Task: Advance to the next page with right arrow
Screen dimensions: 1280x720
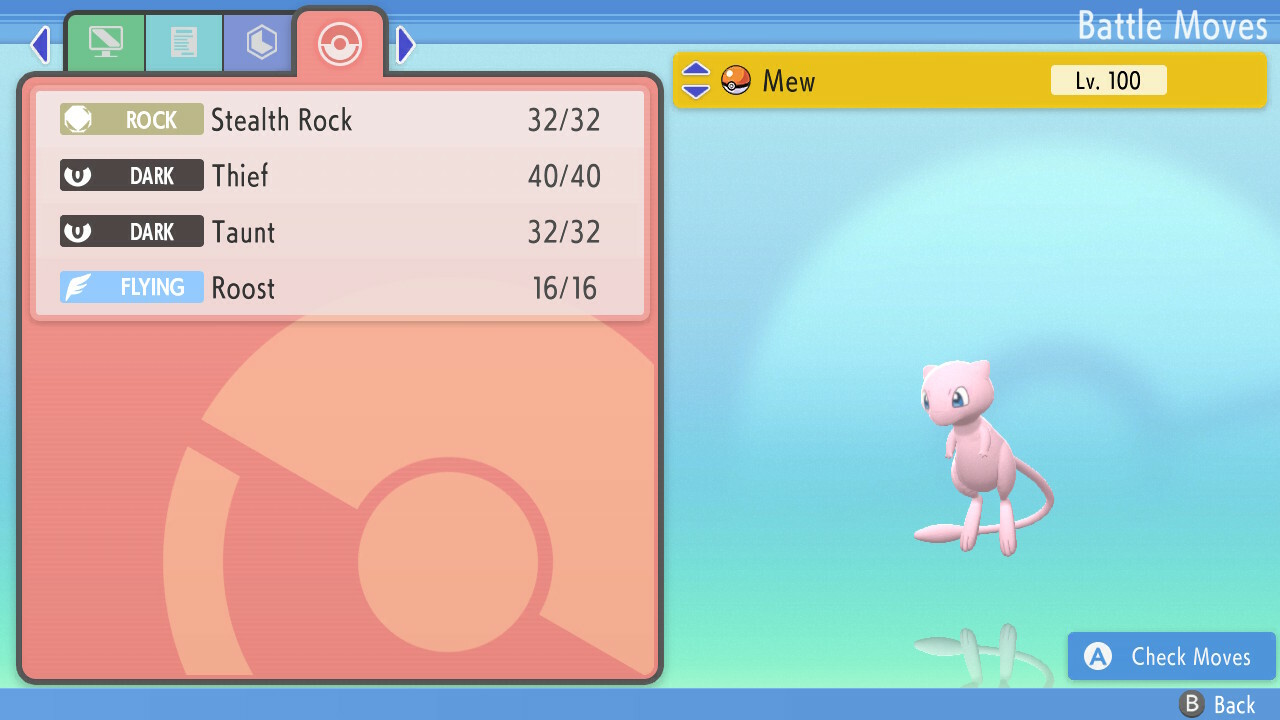Action: tap(406, 44)
